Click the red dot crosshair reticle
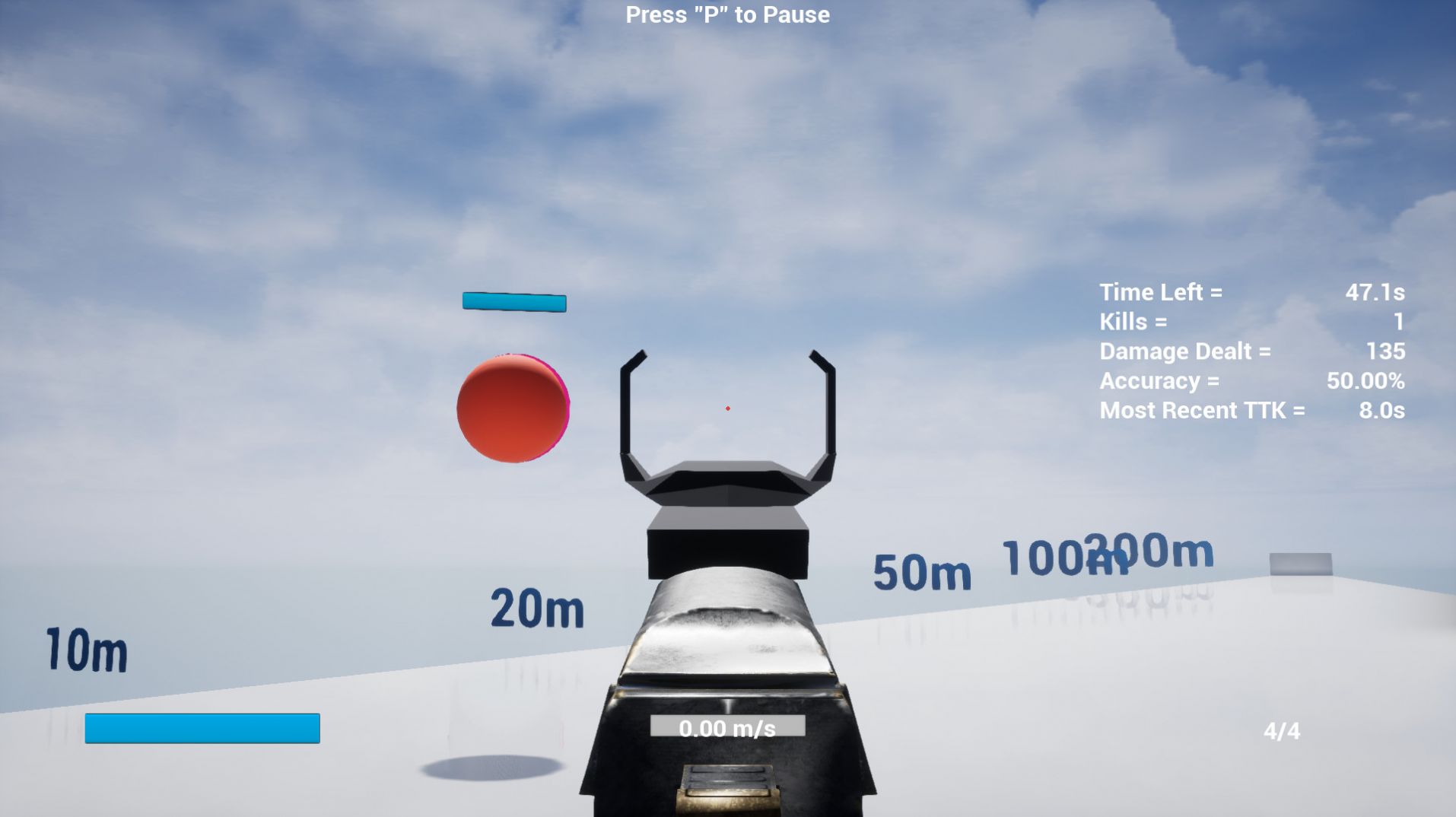This screenshot has height=817, width=1456. coord(728,408)
